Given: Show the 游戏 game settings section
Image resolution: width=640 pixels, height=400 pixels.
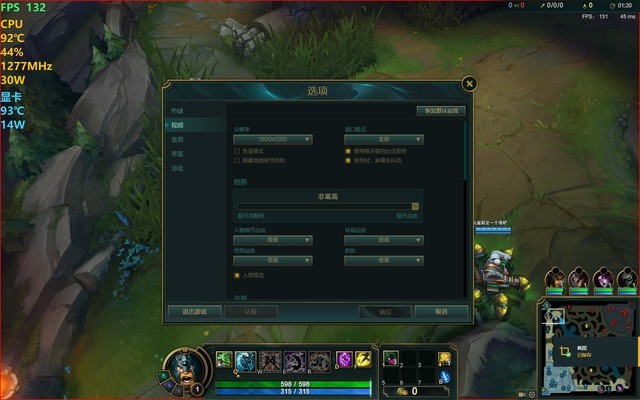Looking at the screenshot, I should pyautogui.click(x=178, y=168).
